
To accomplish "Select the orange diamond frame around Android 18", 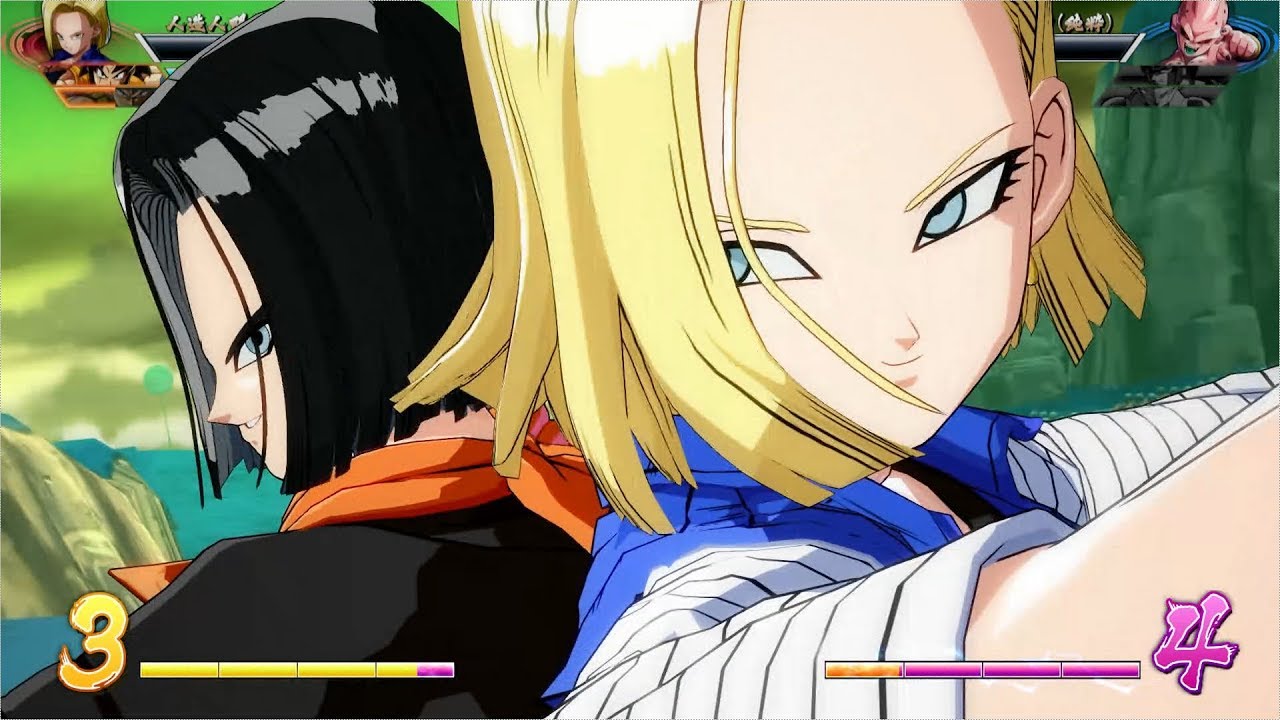I will coord(22,42).
